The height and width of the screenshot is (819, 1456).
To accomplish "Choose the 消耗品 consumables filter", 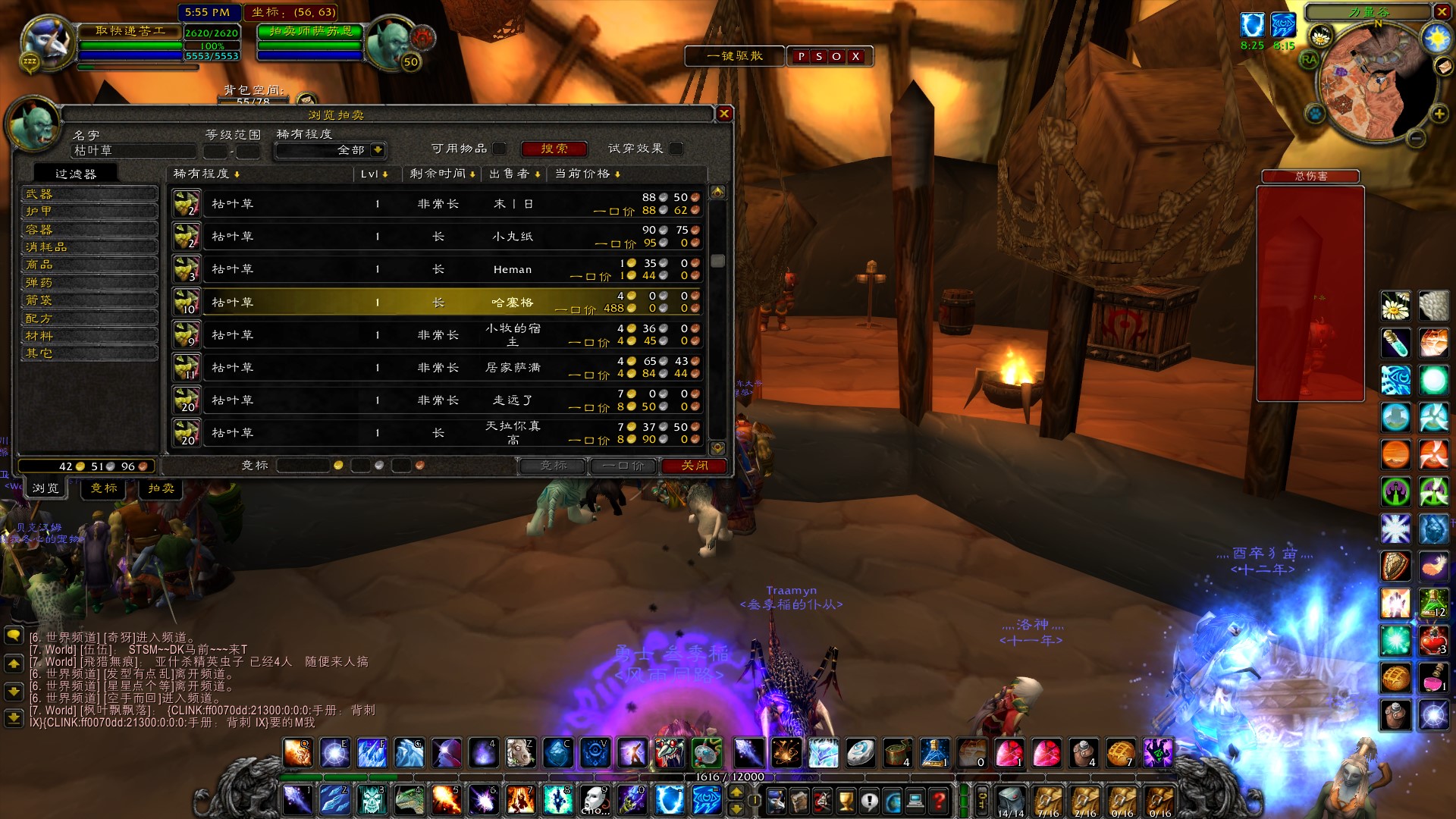I will [x=89, y=247].
